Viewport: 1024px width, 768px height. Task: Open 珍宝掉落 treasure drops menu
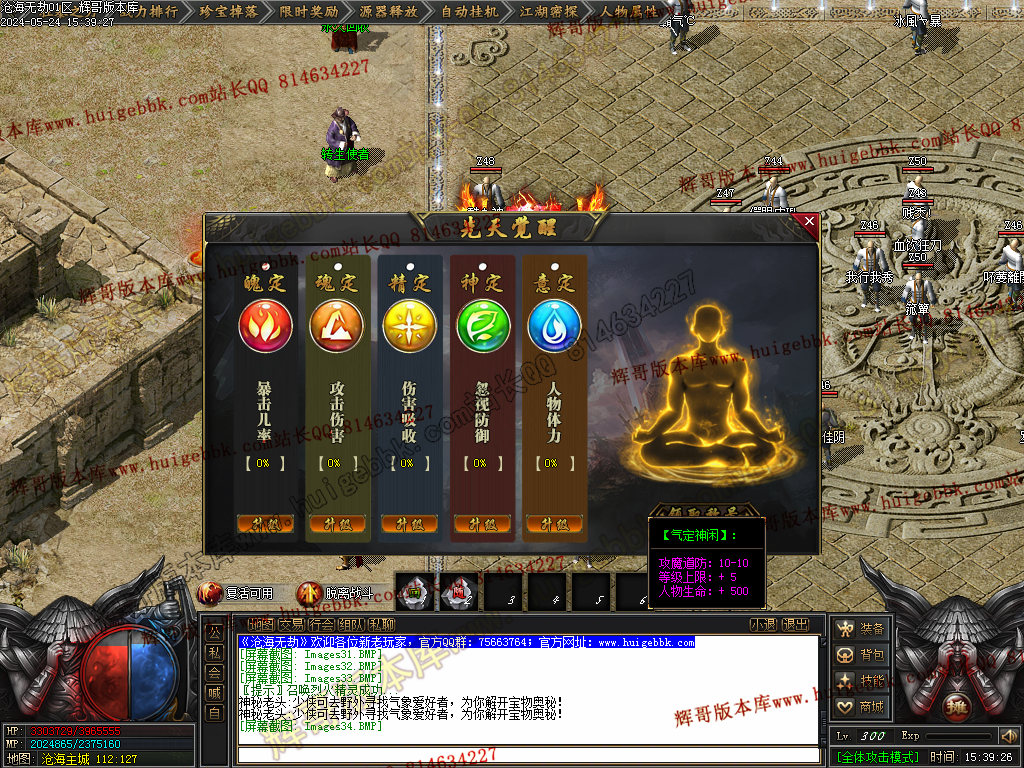pyautogui.click(x=229, y=12)
